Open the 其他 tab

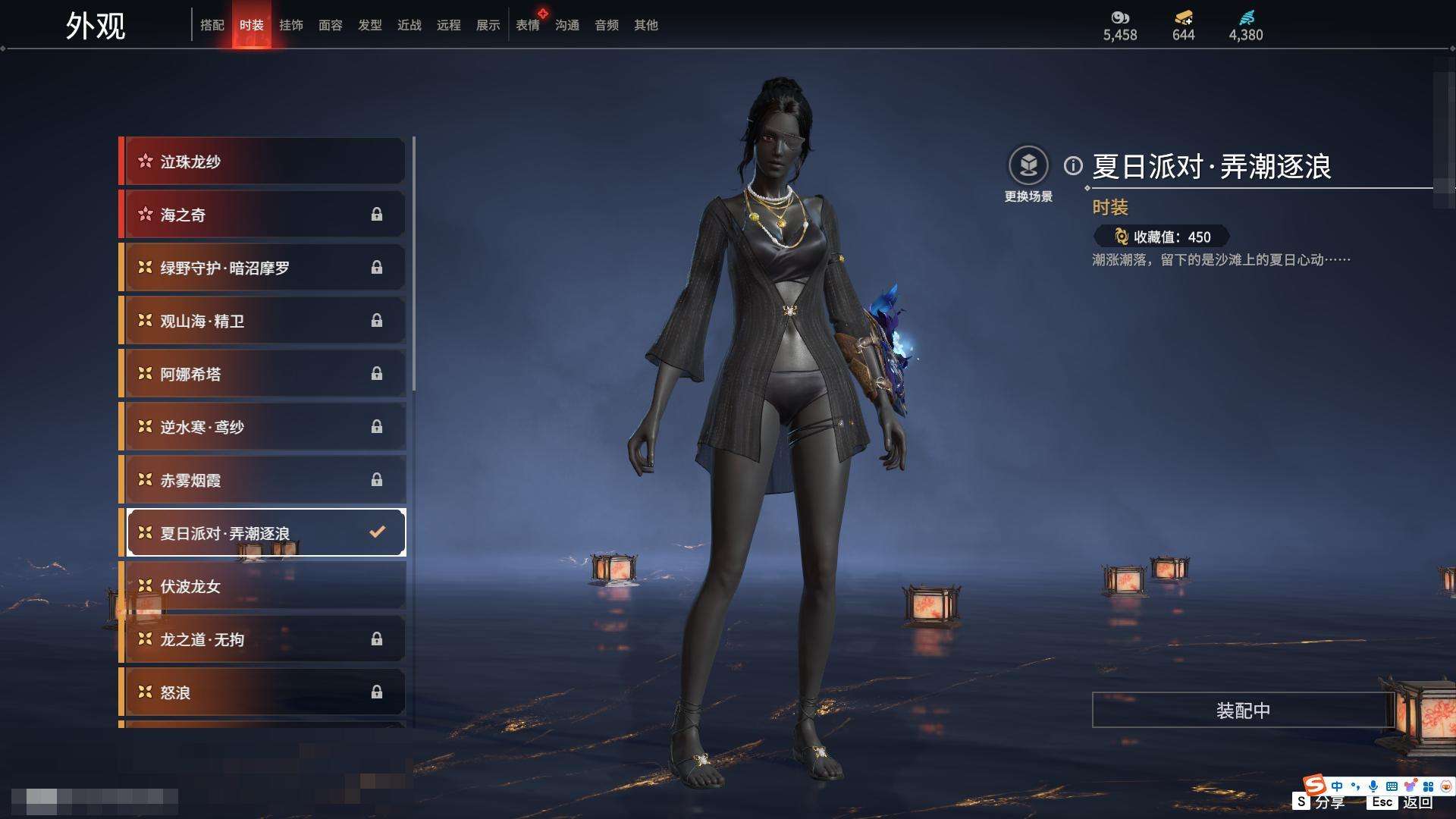646,25
